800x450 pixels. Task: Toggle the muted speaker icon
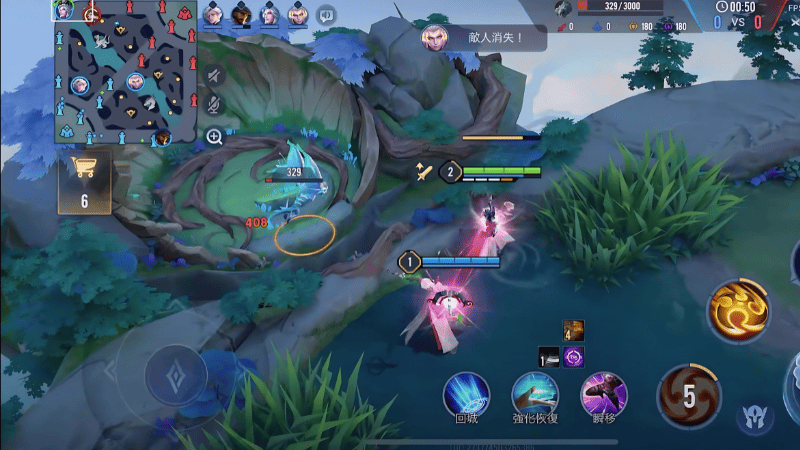point(214,75)
